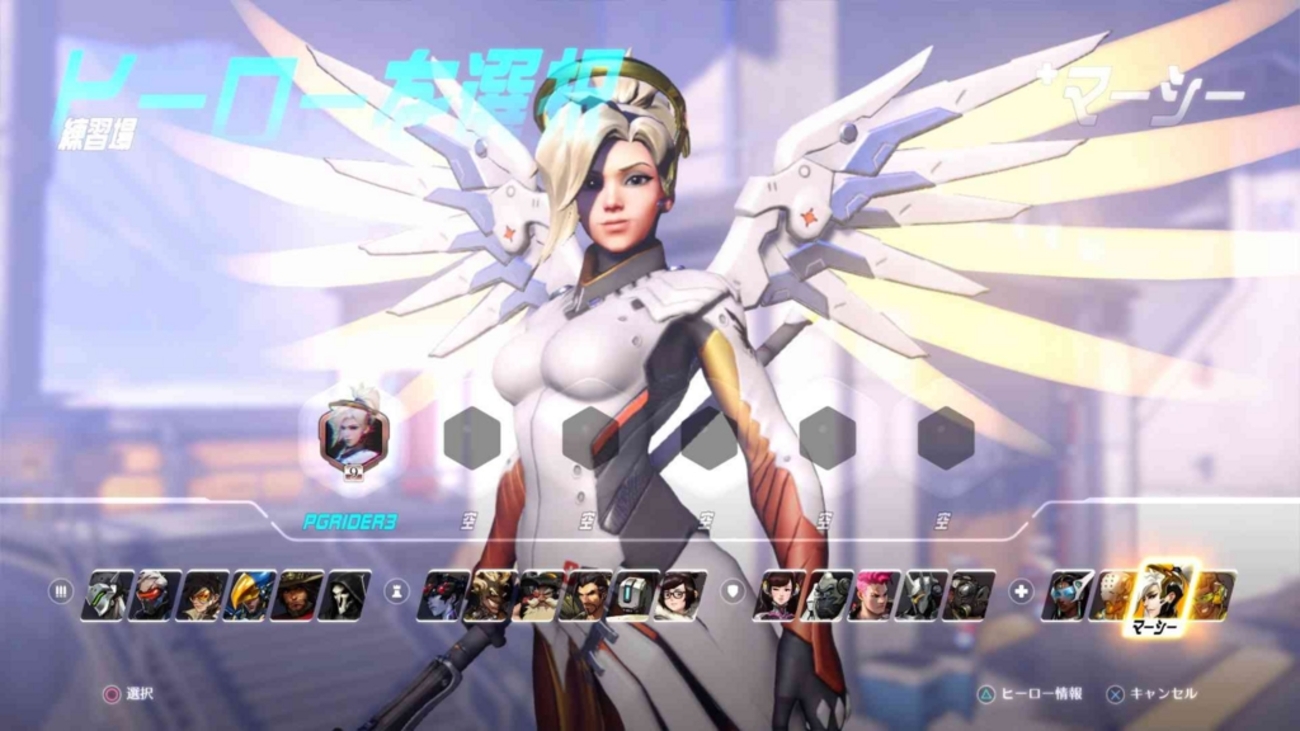Select the Junkrat portrait
Viewport: 1300px width, 731px height.
pos(491,595)
